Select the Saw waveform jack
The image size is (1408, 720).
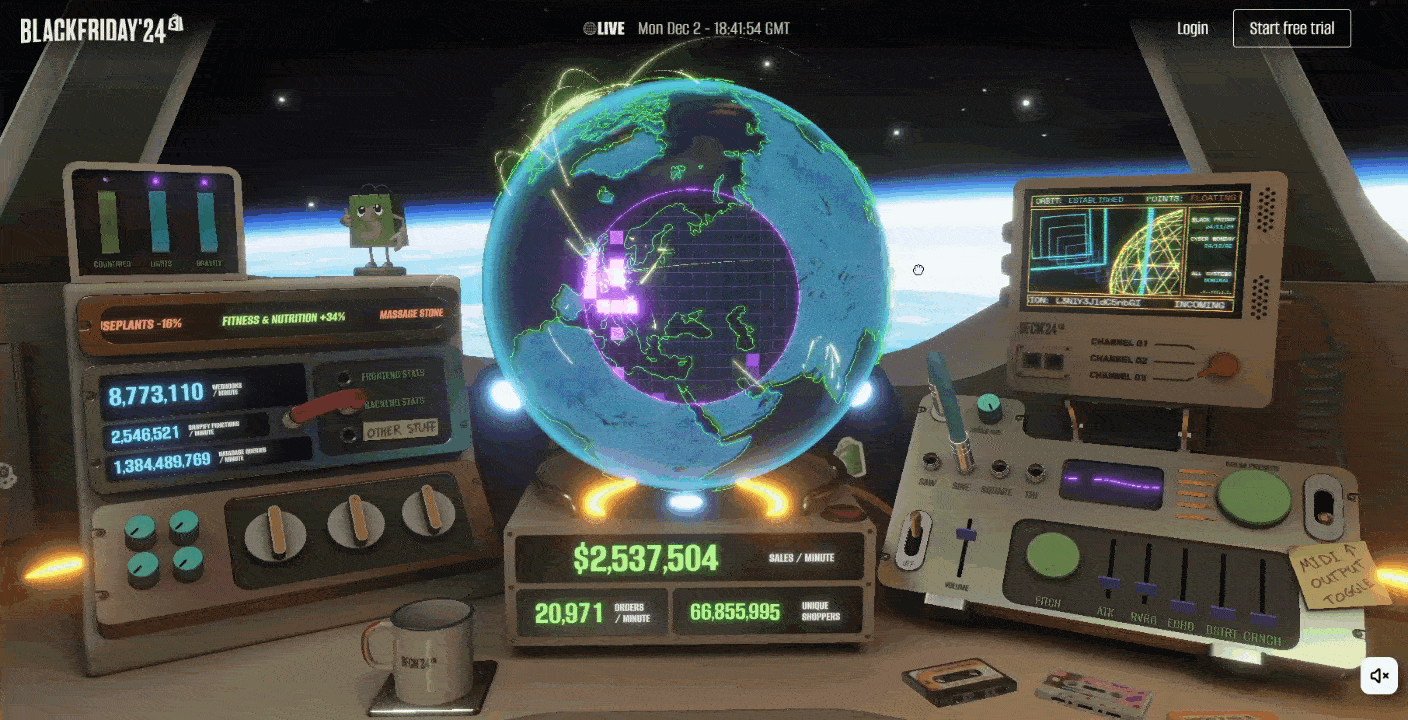coord(933,461)
